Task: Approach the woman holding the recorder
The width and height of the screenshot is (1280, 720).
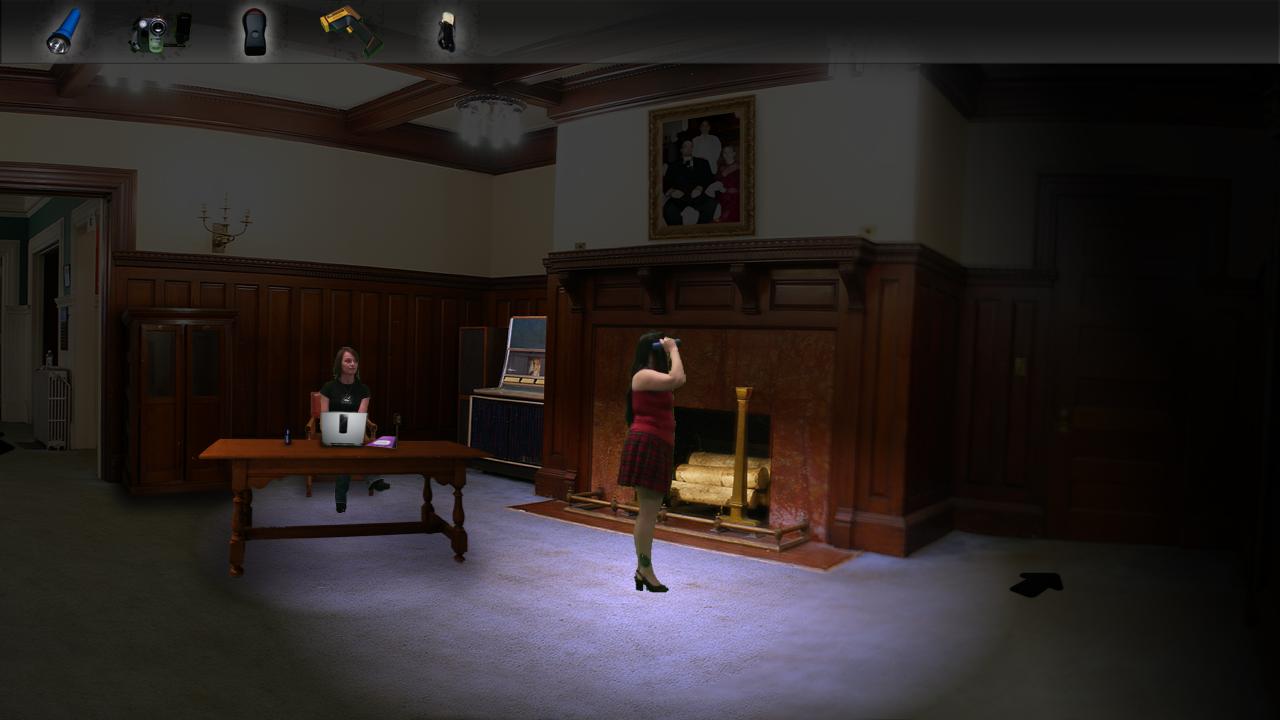Action: tap(651, 430)
